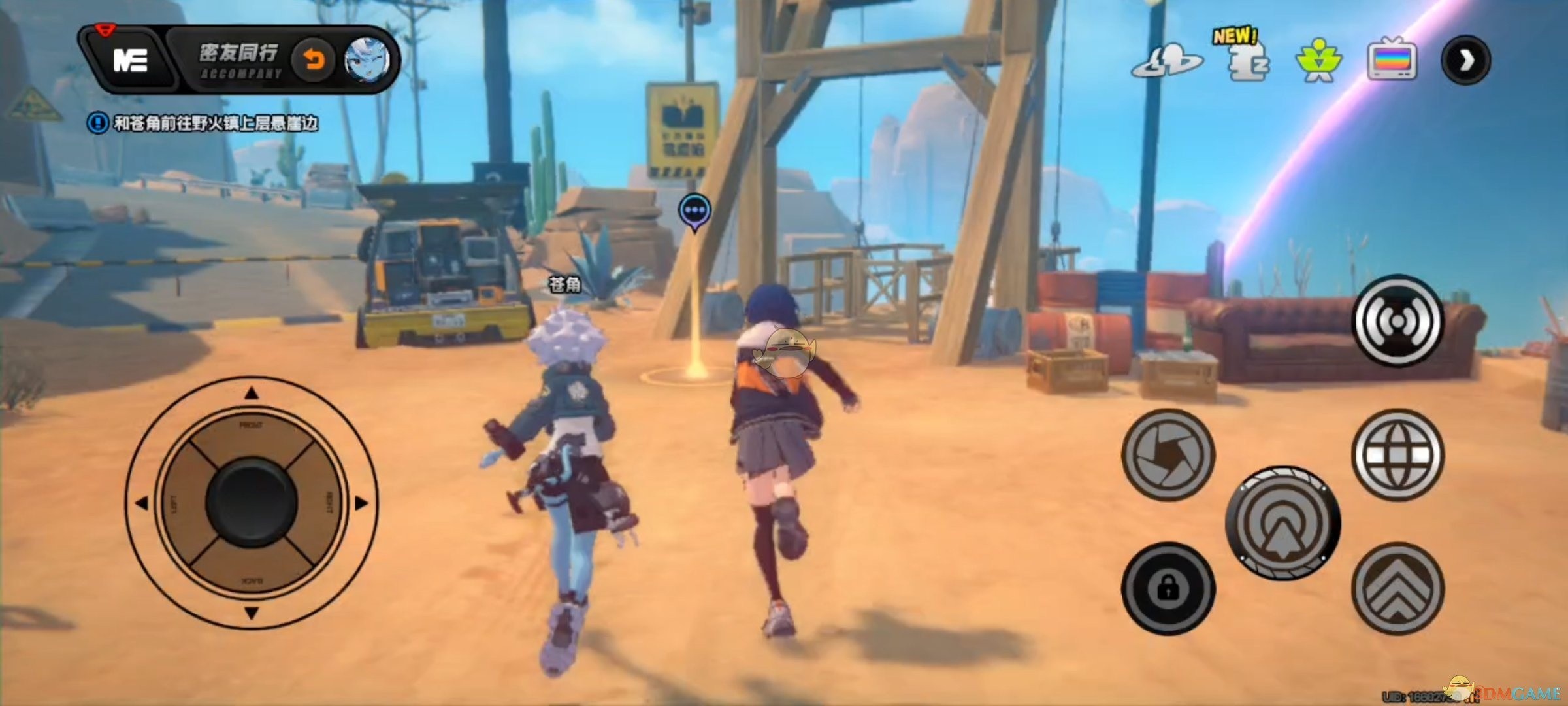Tap the orange return arrow button
The image size is (1568, 706).
[x=314, y=60]
